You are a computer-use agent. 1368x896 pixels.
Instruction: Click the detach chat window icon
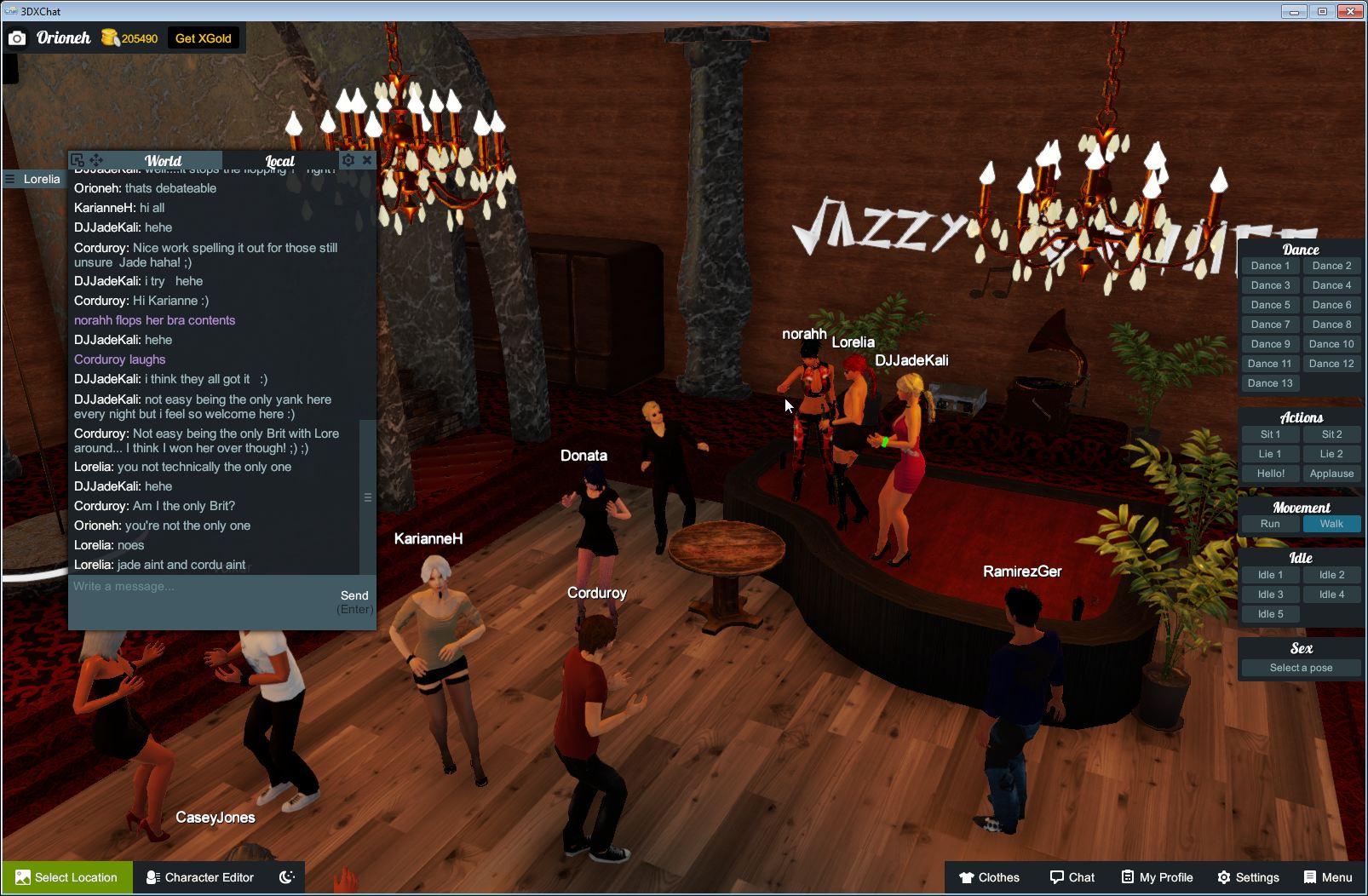pyautogui.click(x=76, y=159)
